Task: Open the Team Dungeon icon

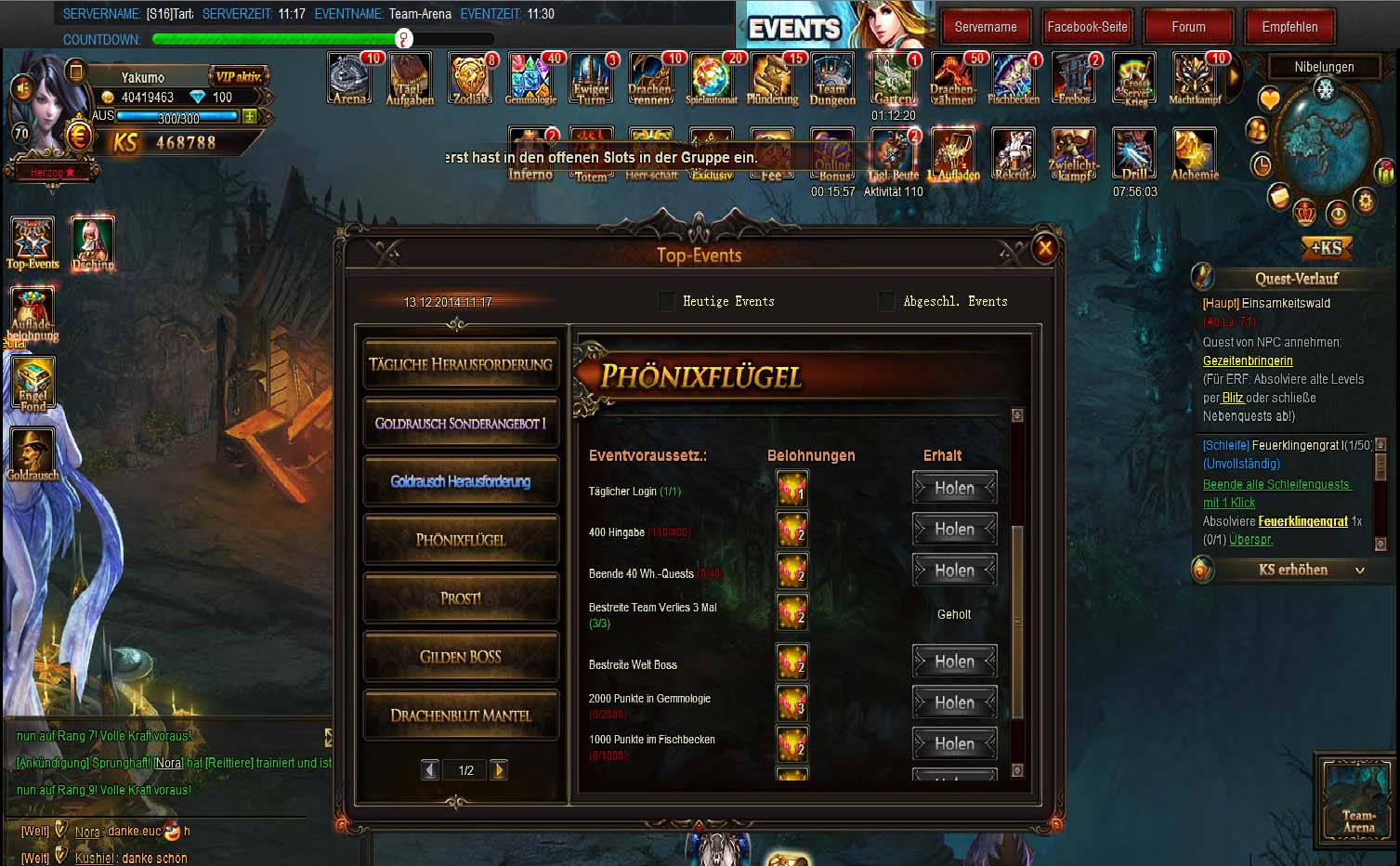Action: (x=831, y=78)
